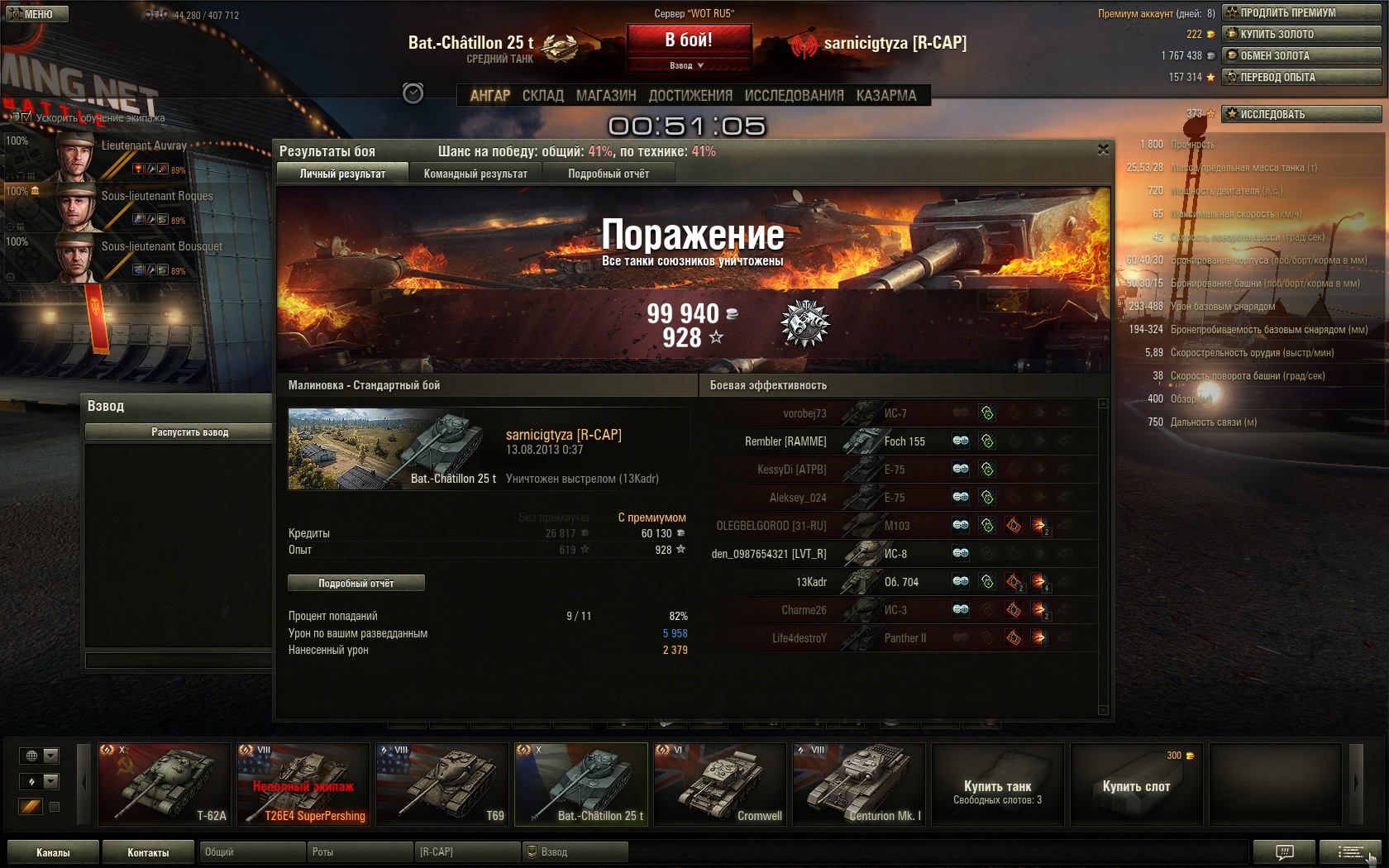
Task: Select the Cromwell tank
Action: click(x=719, y=784)
